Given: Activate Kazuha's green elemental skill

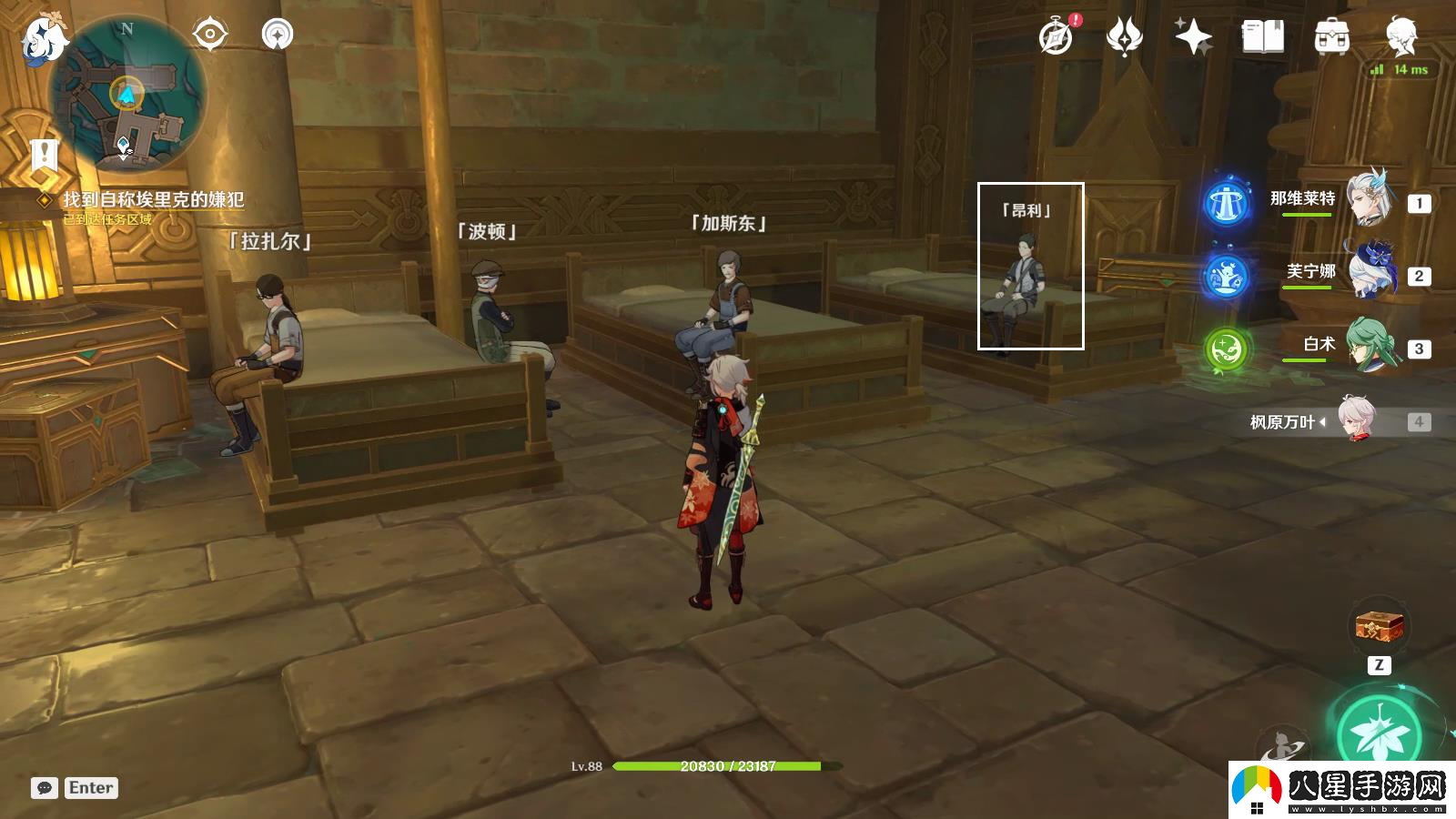Looking at the screenshot, I should click(x=1380, y=733).
